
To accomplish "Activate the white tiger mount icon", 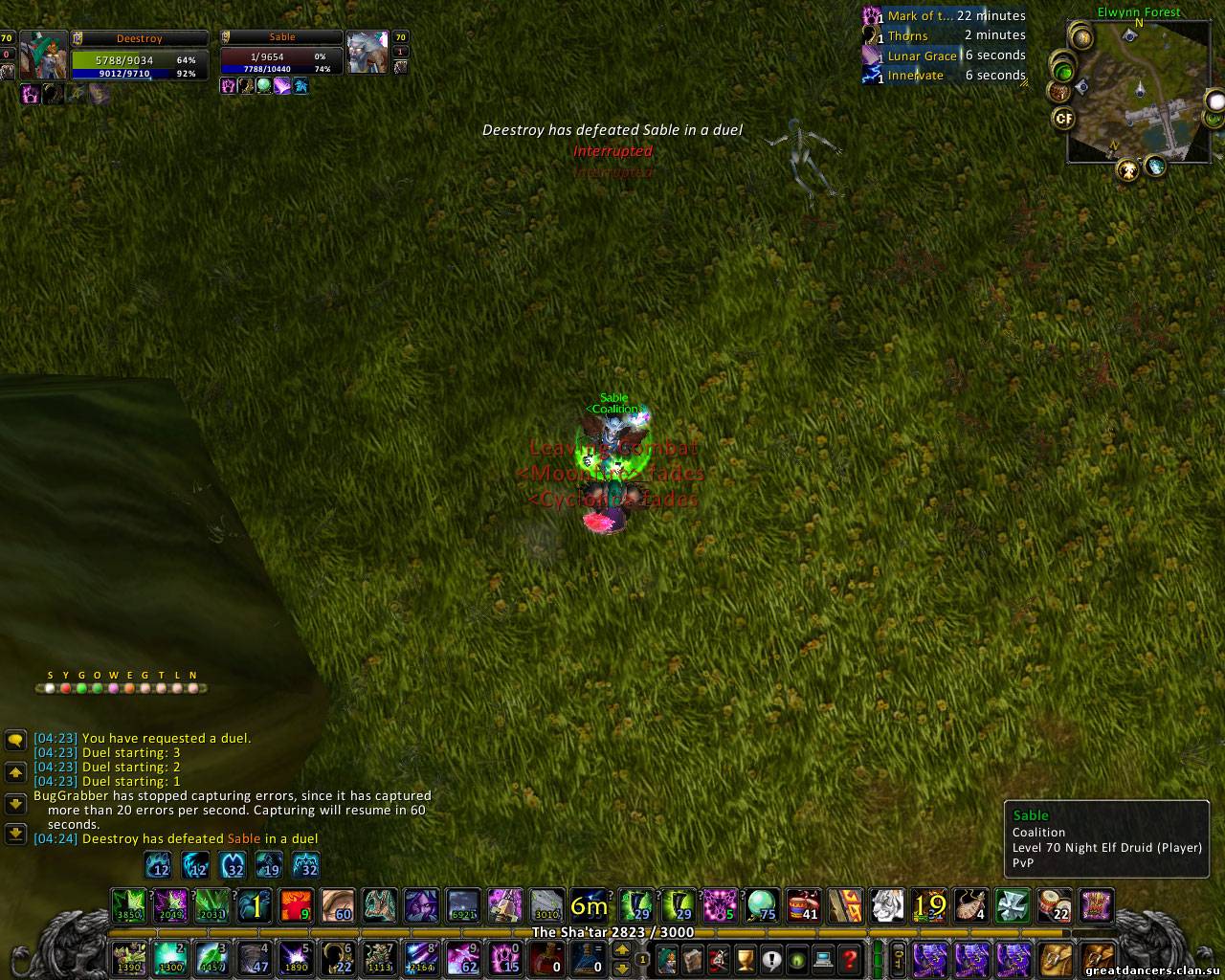I will point(887,905).
